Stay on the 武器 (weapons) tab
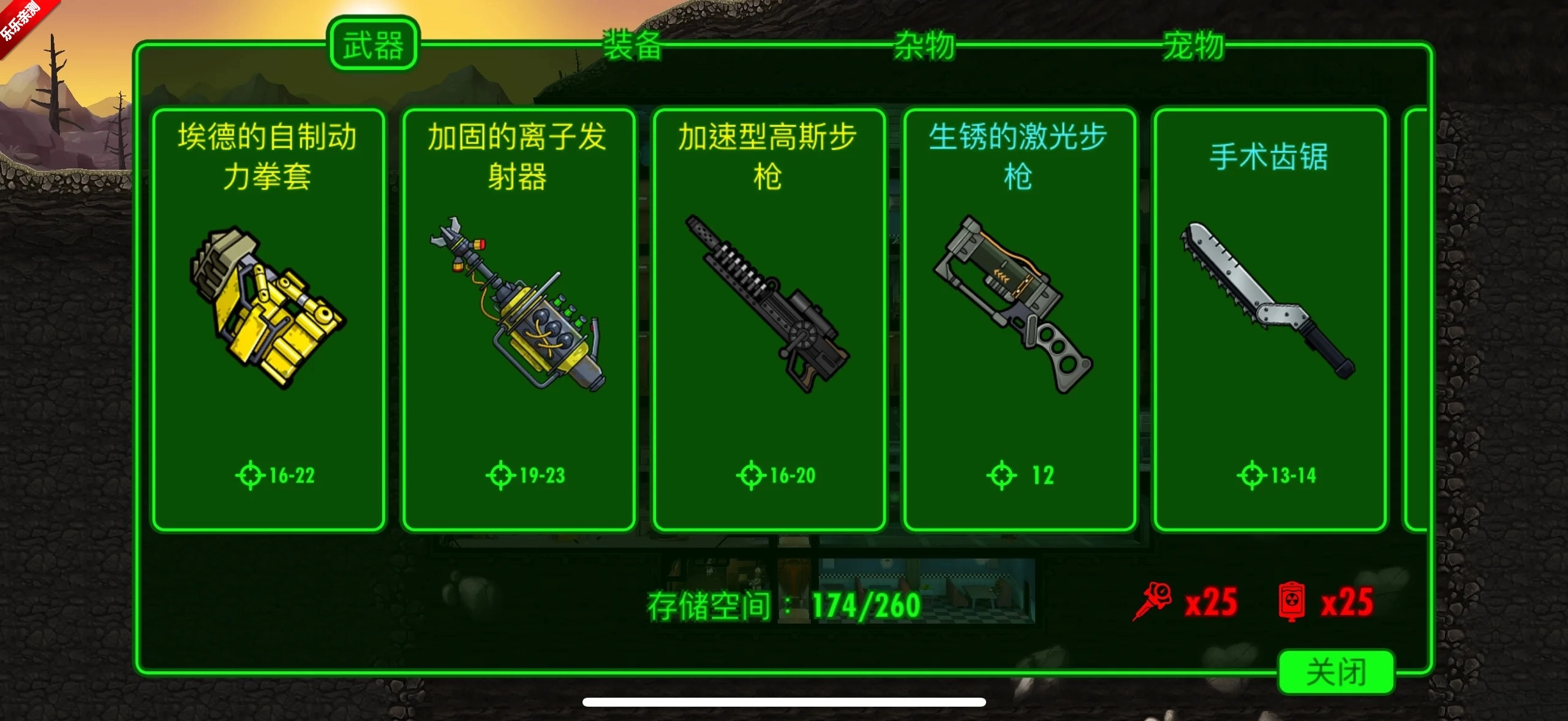 point(374,43)
